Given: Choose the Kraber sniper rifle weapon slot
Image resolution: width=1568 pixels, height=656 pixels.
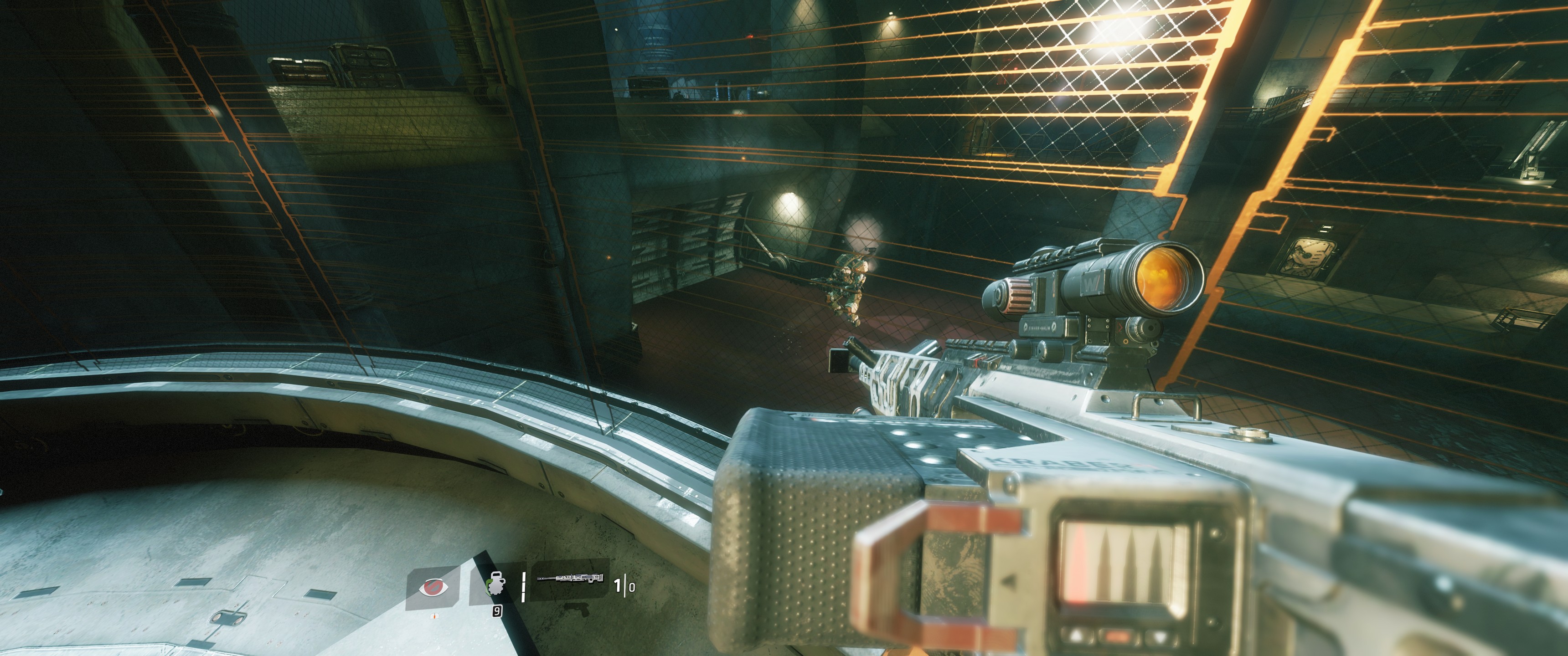Looking at the screenshot, I should 570,578.
